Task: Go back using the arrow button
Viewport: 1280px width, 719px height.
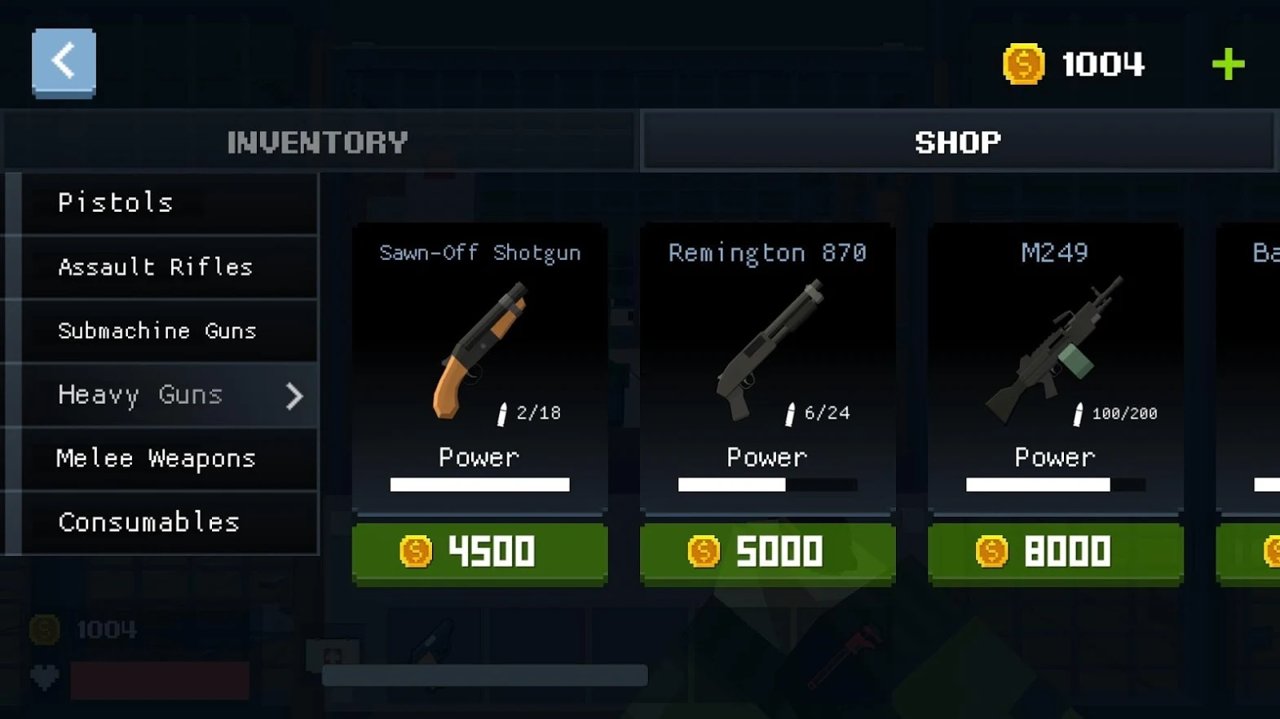Action: click(64, 63)
